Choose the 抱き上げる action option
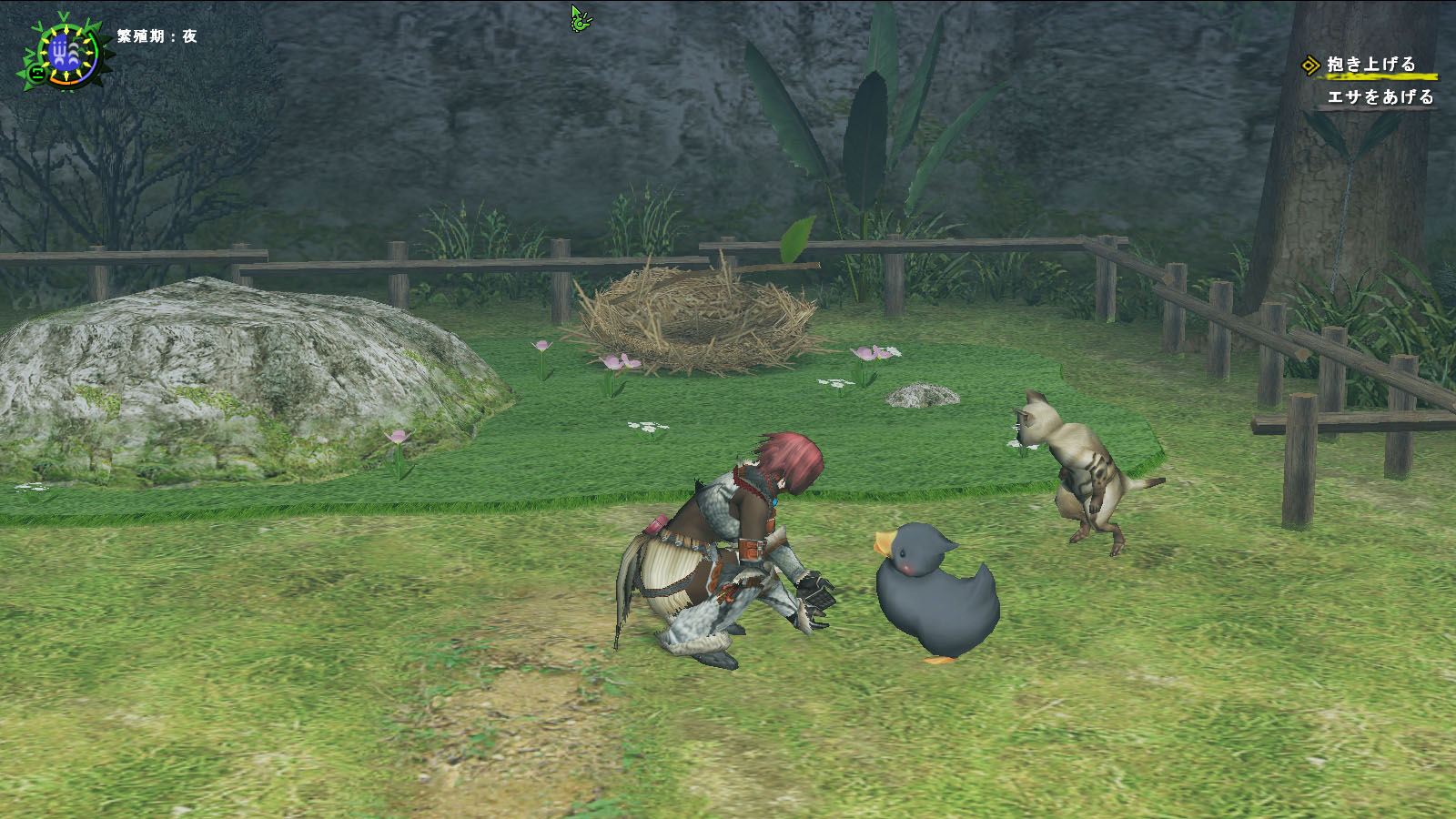Image resolution: width=1456 pixels, height=819 pixels. click(1370, 65)
